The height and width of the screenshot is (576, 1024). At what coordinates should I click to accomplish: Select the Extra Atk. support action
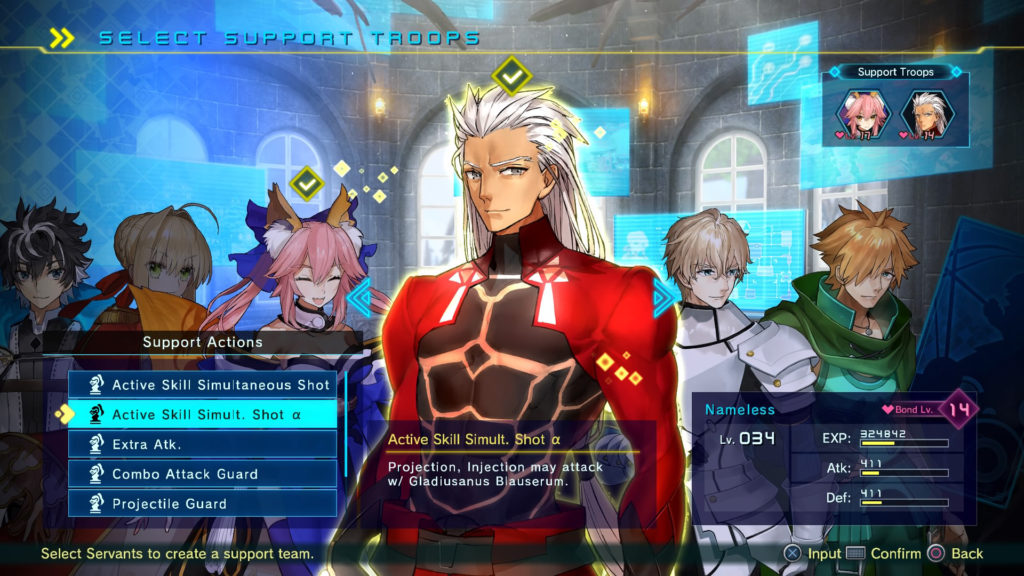tap(207, 444)
